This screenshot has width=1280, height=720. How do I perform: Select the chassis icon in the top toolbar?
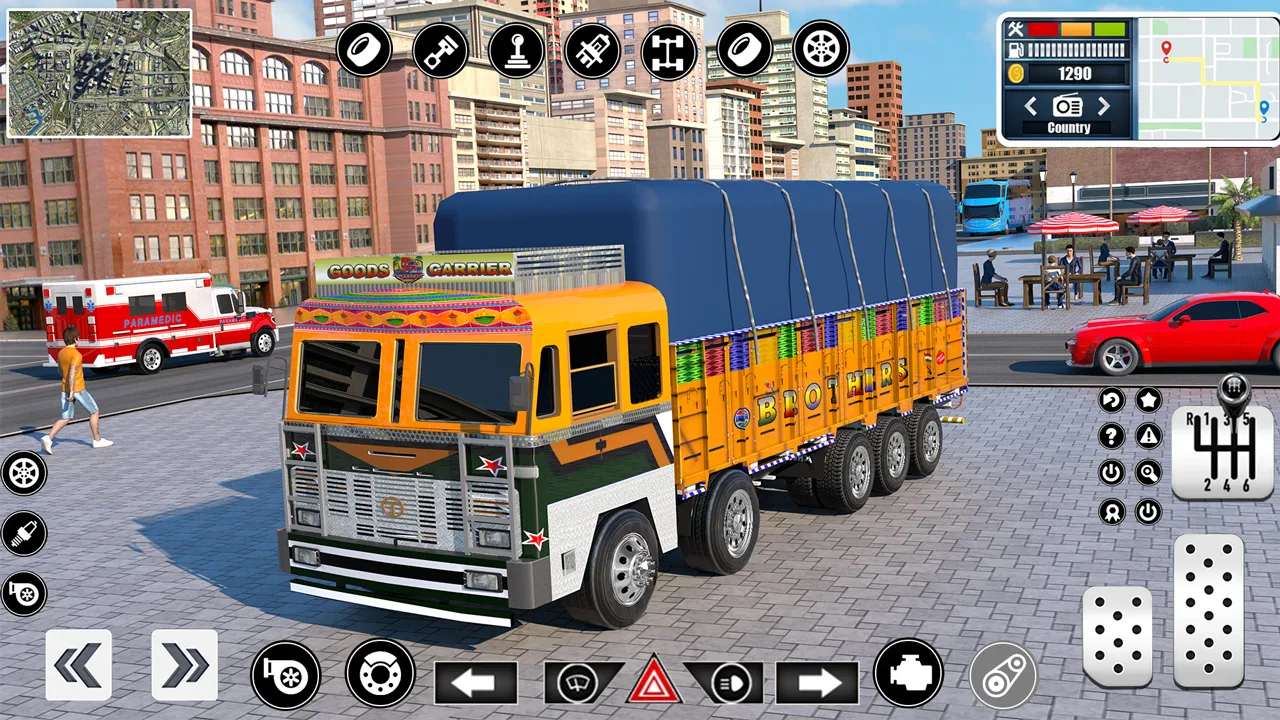click(669, 50)
